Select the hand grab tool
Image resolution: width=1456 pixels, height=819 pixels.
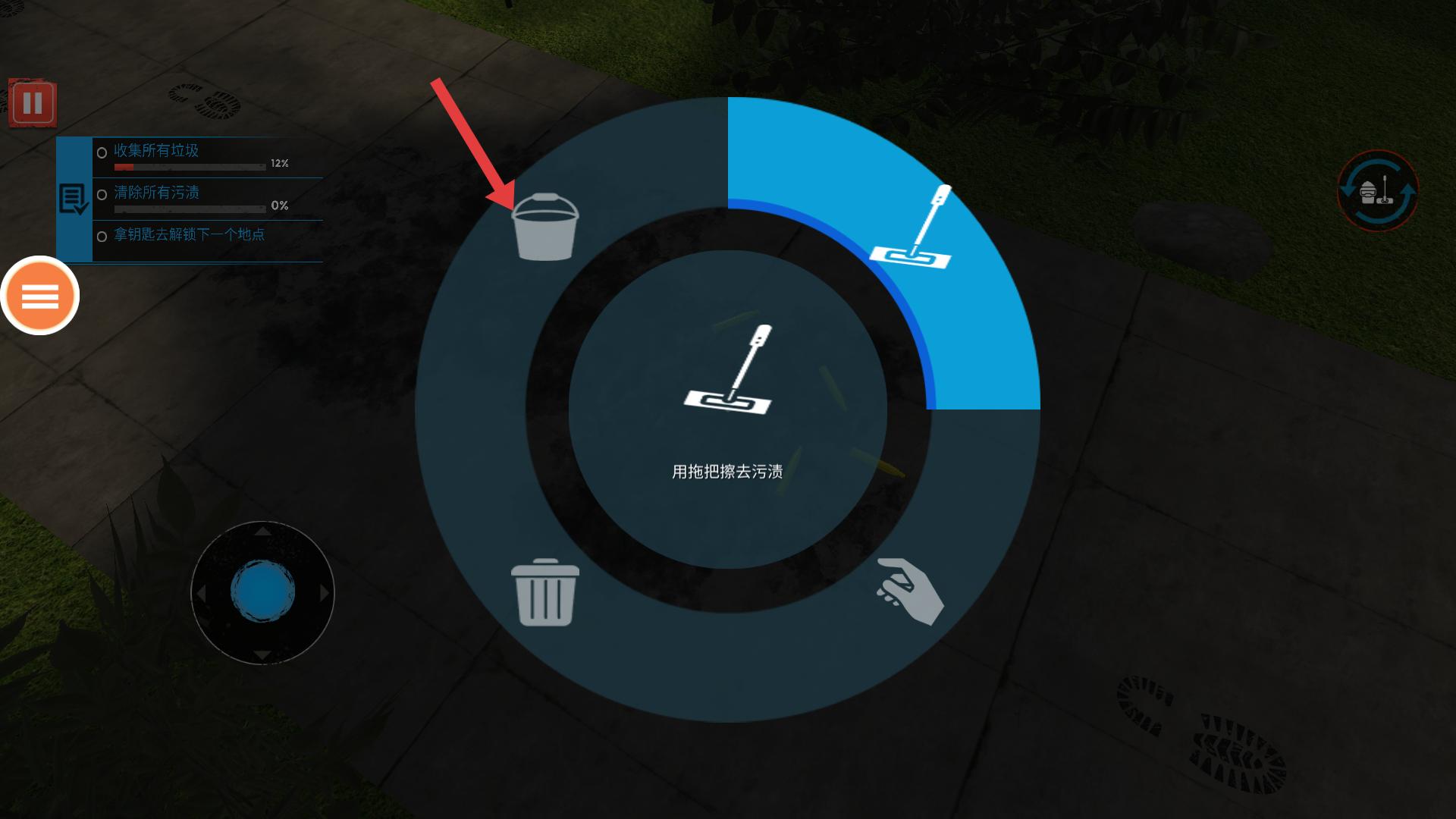(x=909, y=591)
